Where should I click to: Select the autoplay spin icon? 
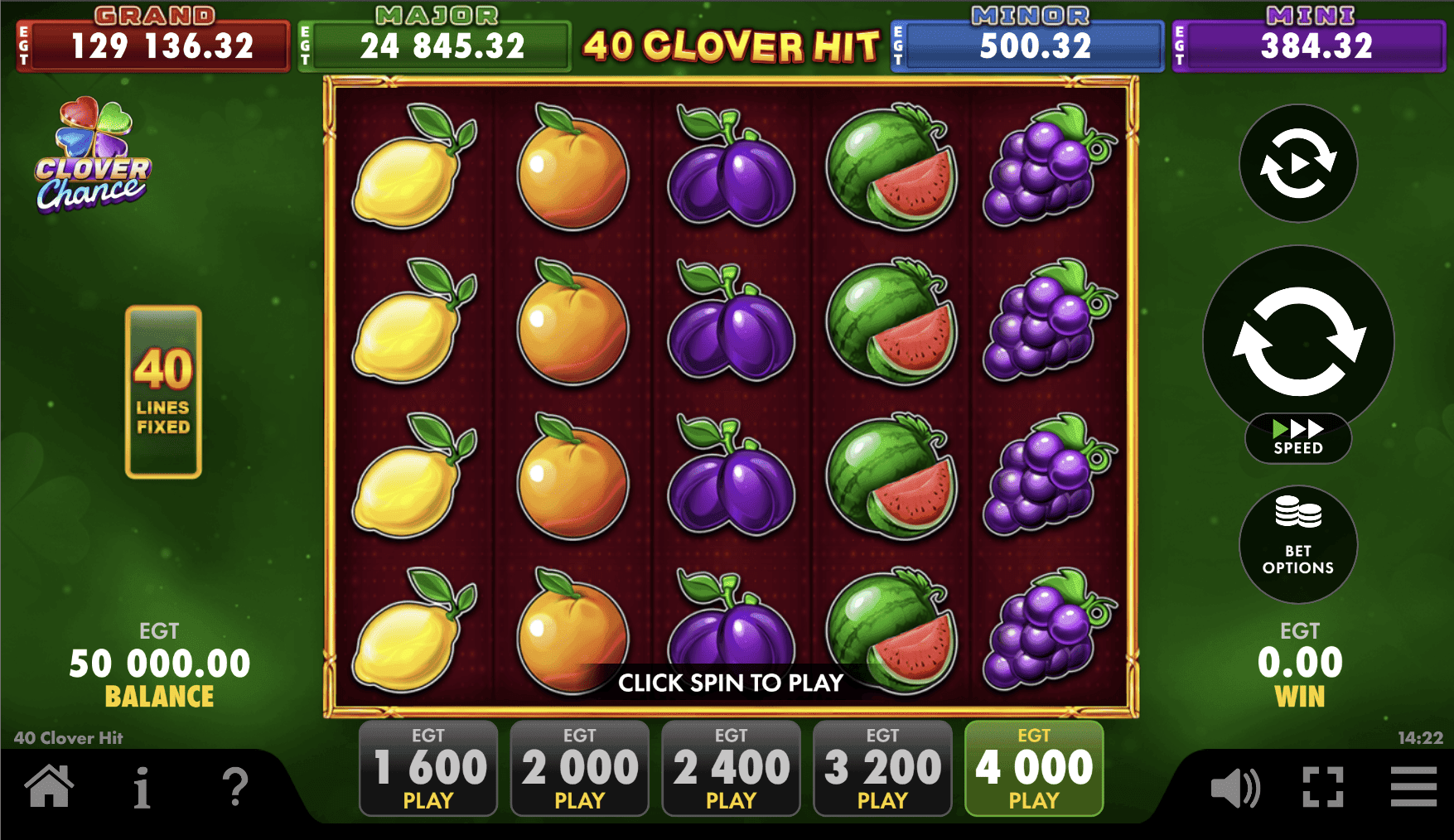click(x=1297, y=164)
